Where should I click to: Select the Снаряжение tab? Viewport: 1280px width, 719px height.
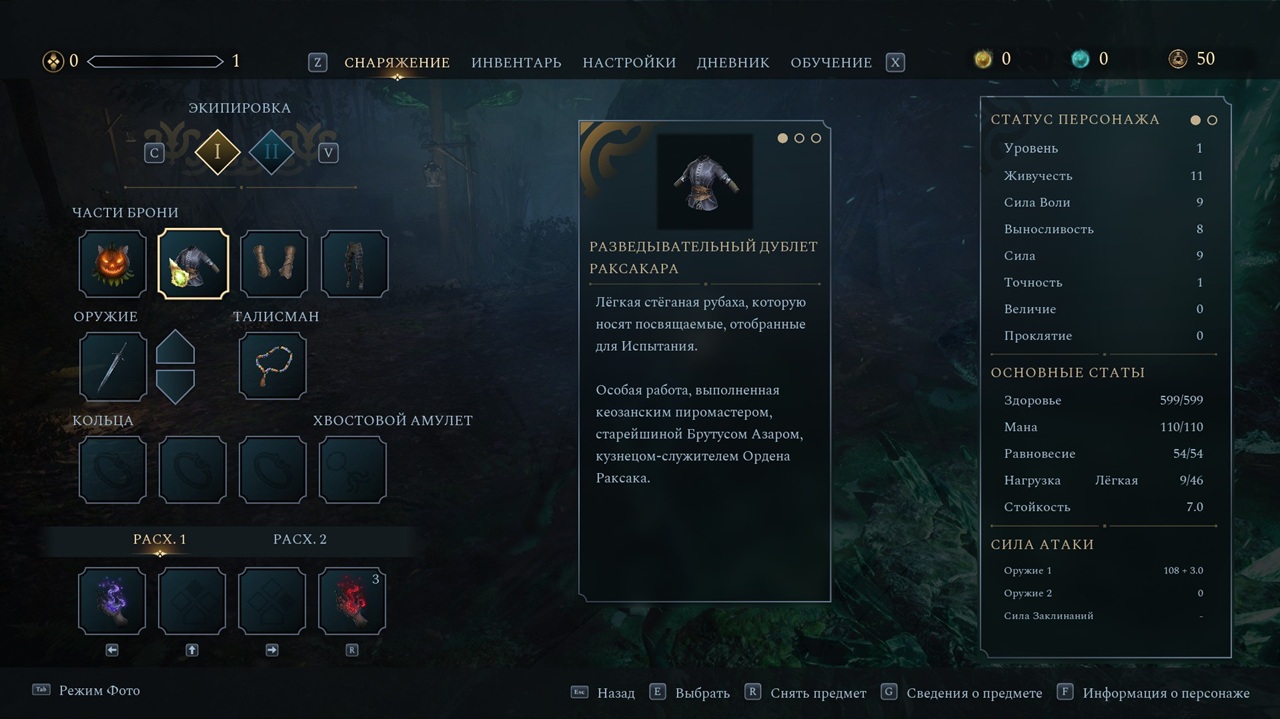click(397, 62)
